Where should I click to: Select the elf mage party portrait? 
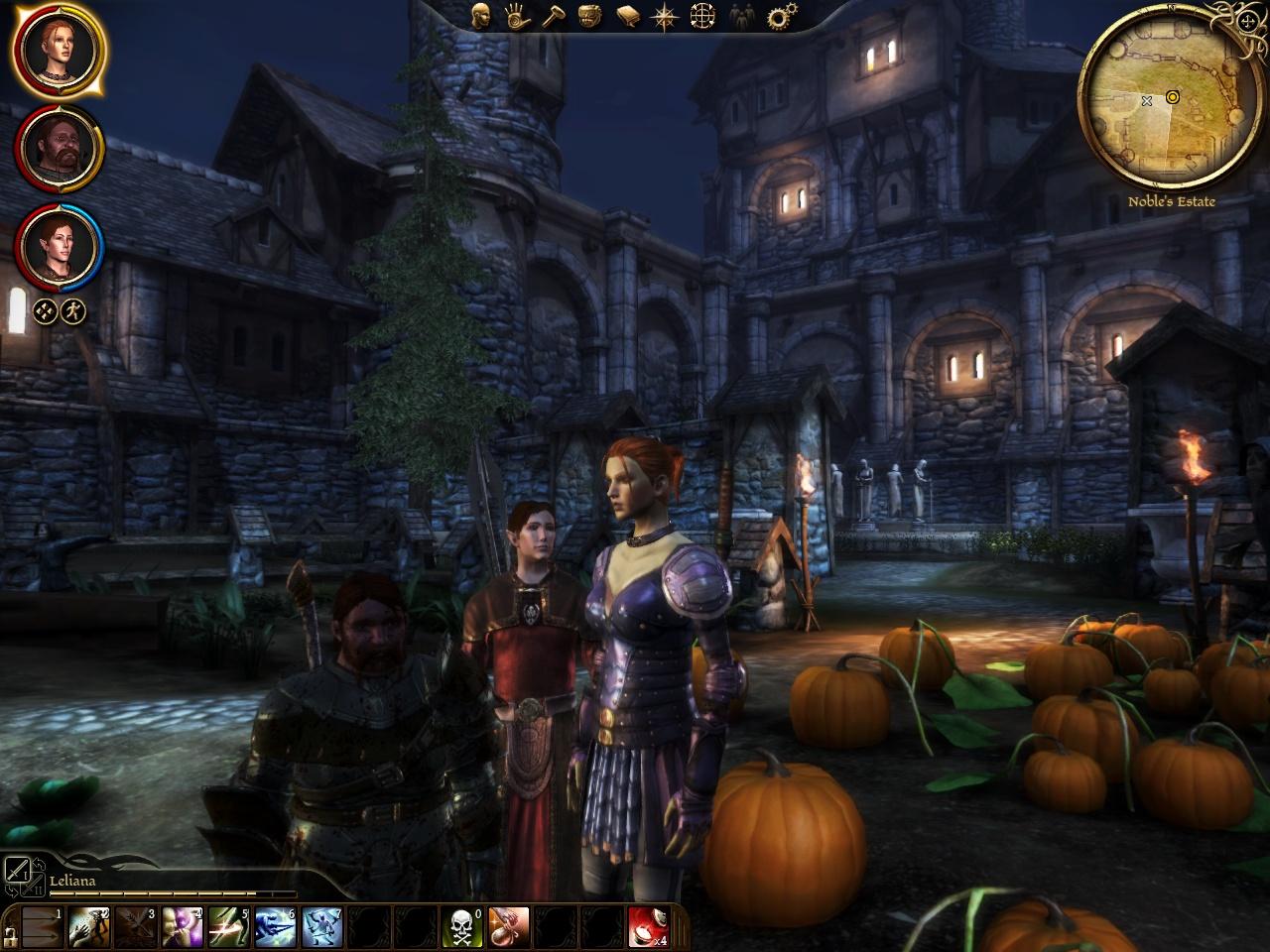pyautogui.click(x=60, y=245)
